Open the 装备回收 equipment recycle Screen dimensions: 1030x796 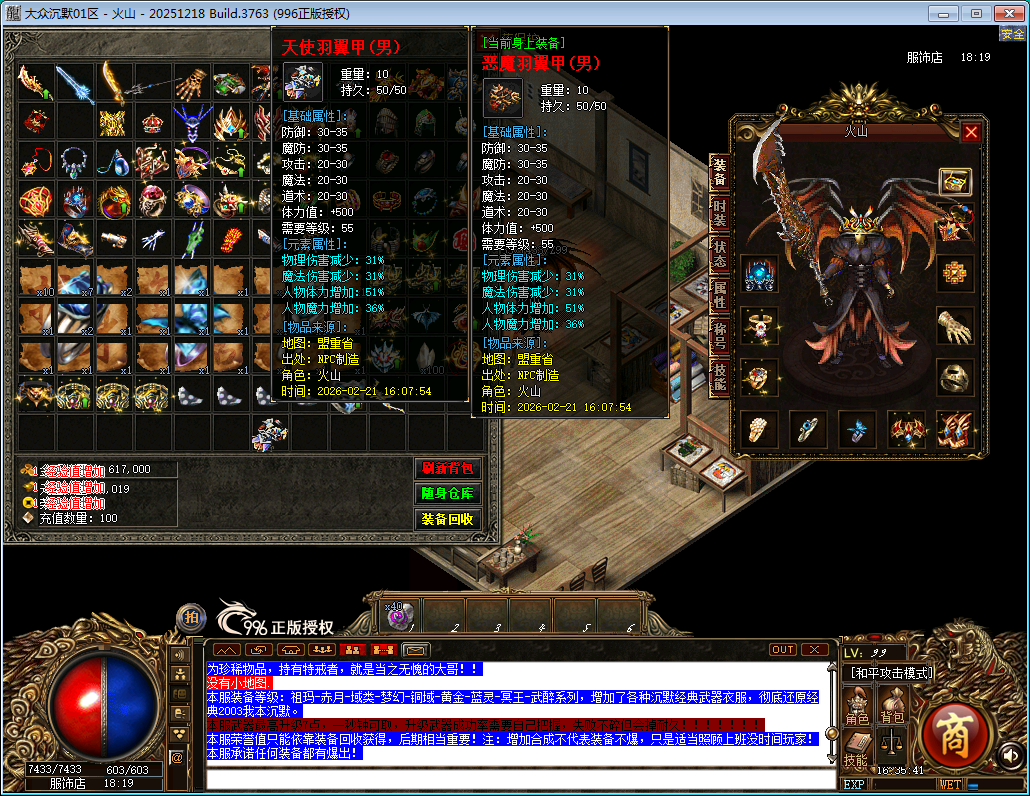(446, 520)
